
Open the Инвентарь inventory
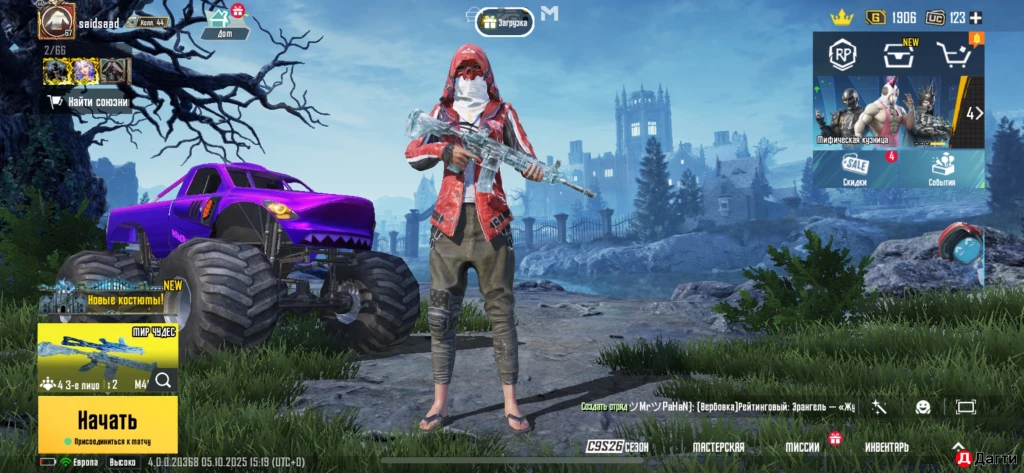[x=886, y=447]
